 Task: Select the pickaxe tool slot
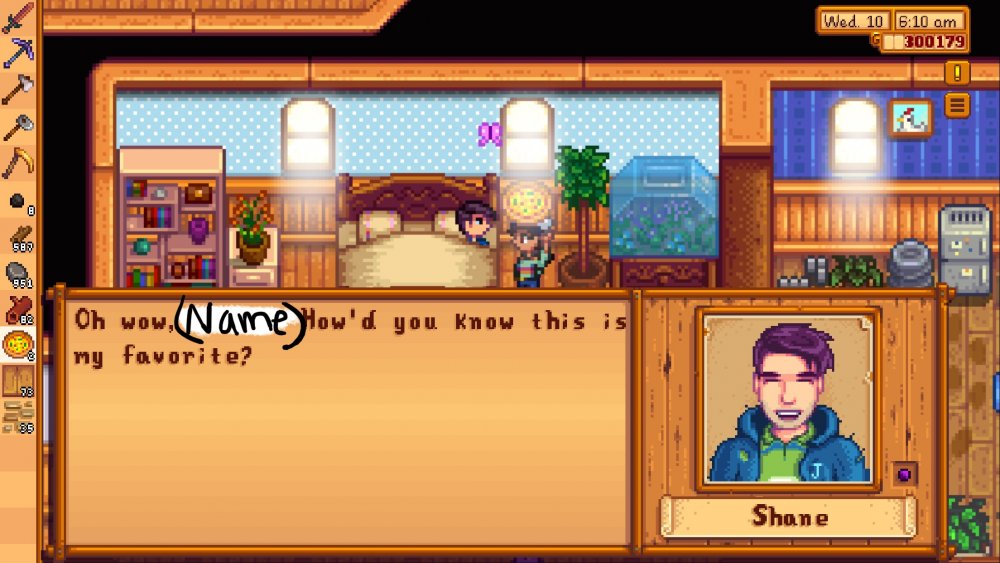pos(18,52)
